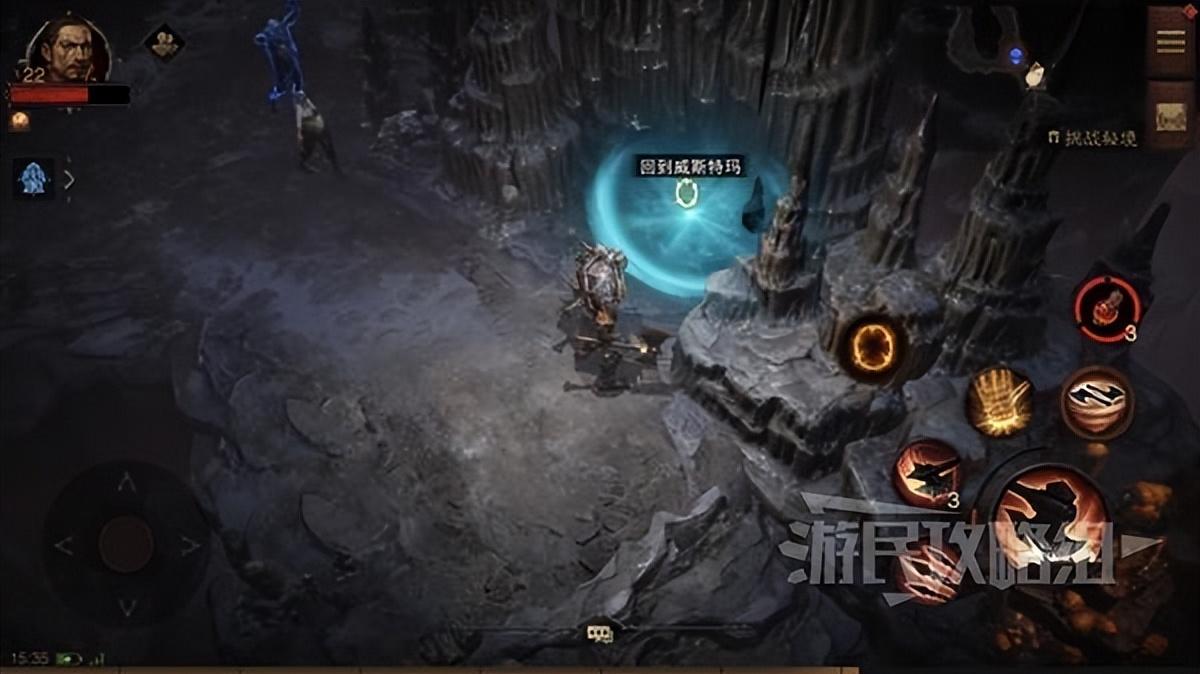Viewport: 1200px width, 674px height.
Task: Trigger the axe whirlwind skill
Action: coord(1096,402)
